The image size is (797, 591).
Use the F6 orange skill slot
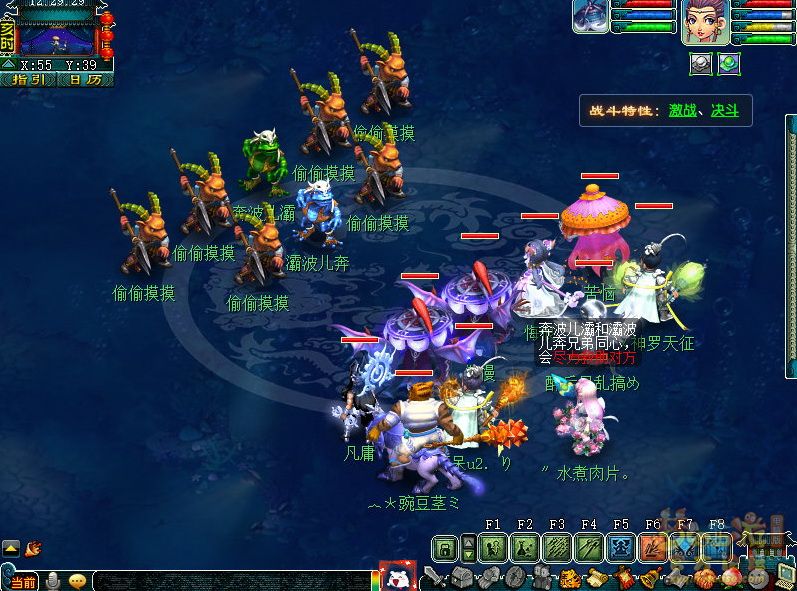[652, 547]
